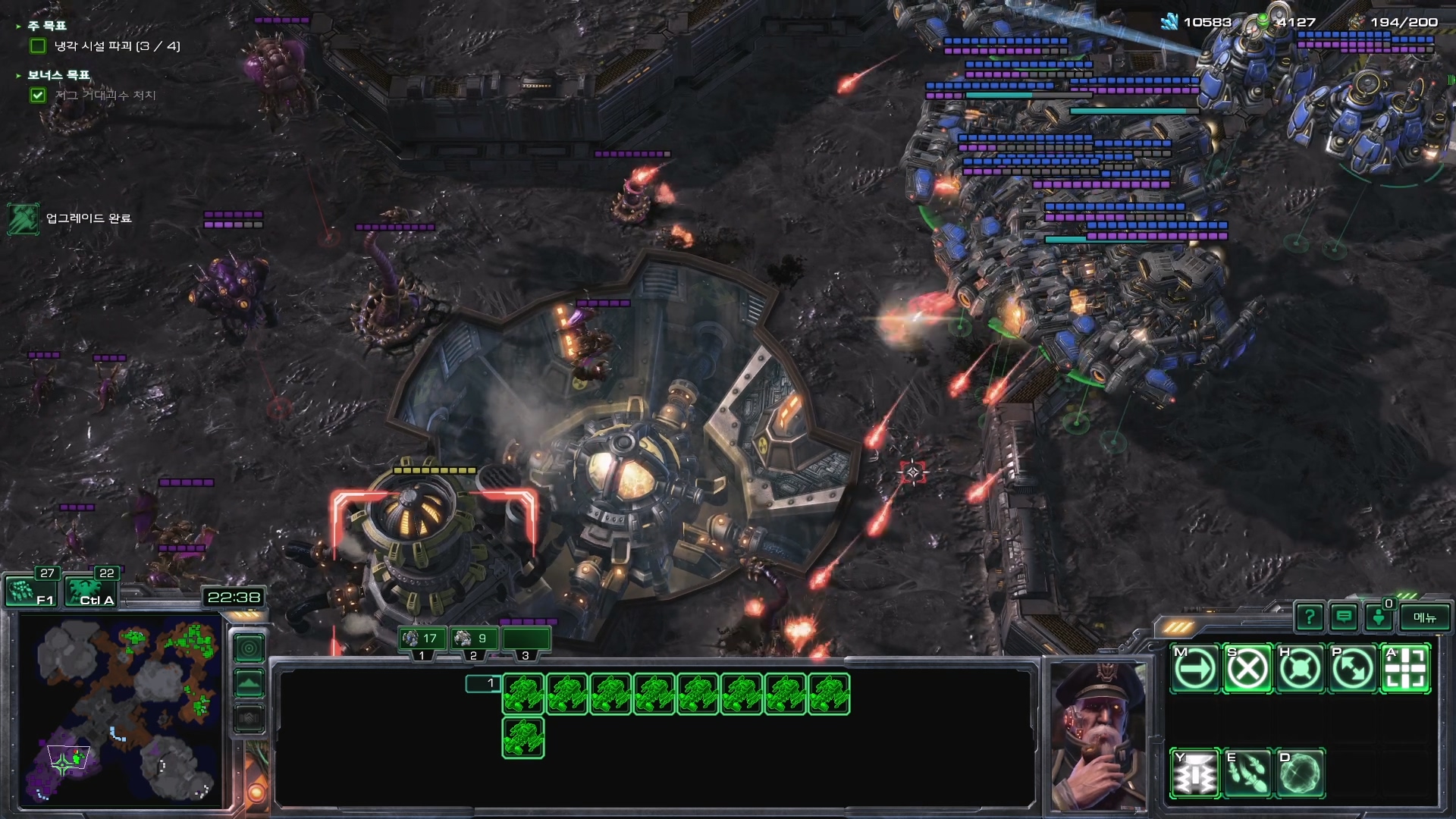Choose the Patrol command
This screenshot has height=819, width=1456.
click(x=1352, y=669)
